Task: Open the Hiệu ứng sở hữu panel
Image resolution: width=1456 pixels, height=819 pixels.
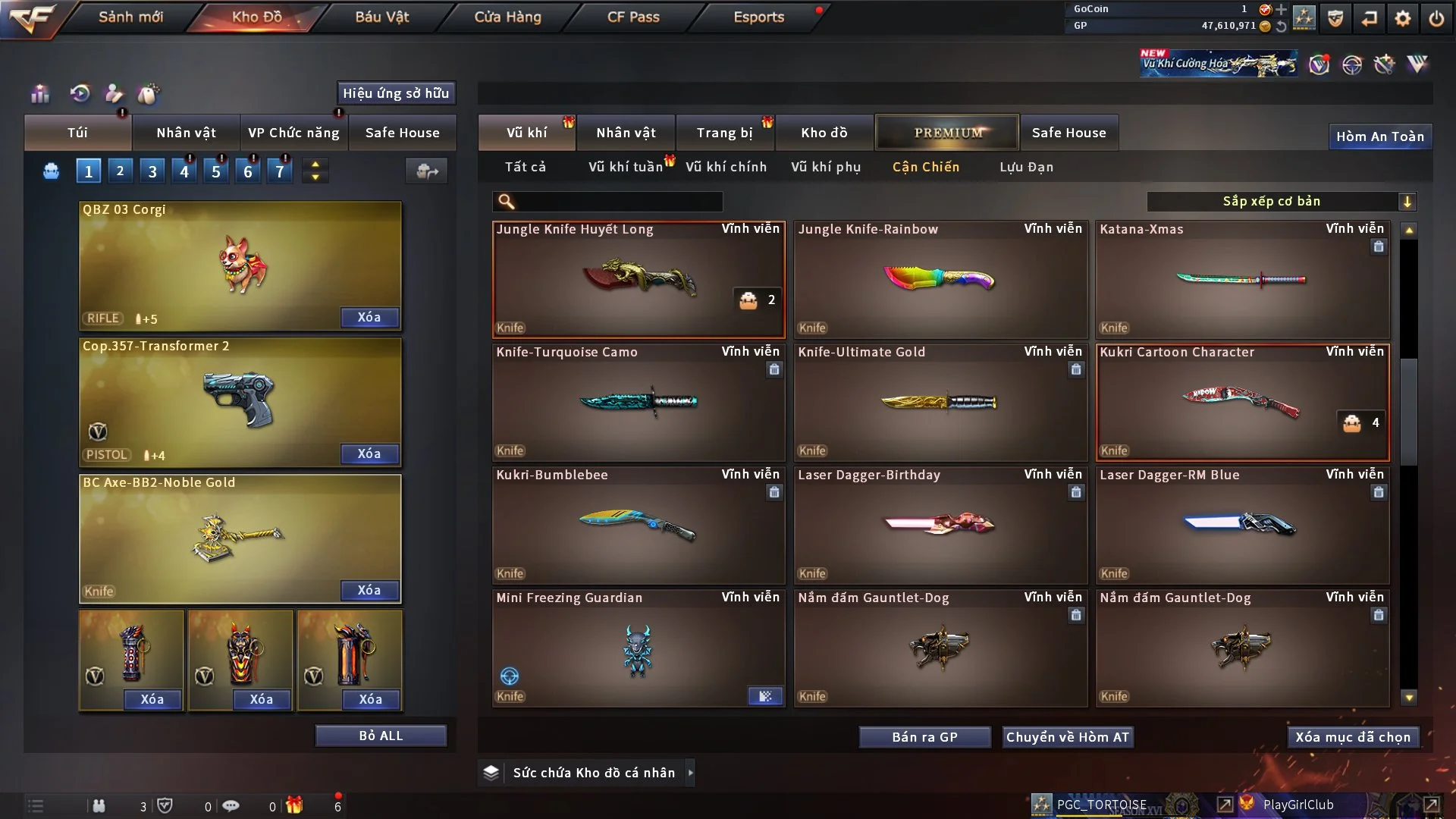Action: coord(396,93)
